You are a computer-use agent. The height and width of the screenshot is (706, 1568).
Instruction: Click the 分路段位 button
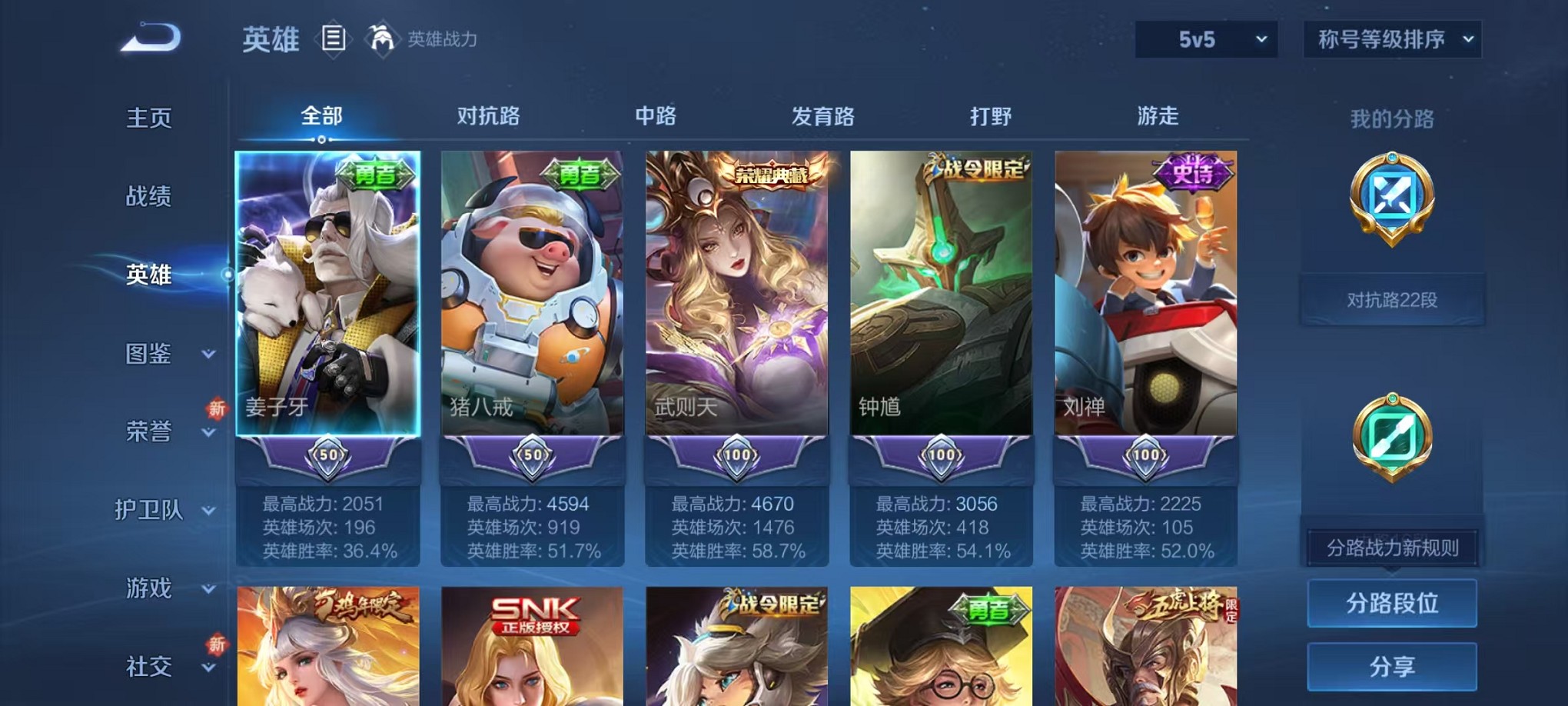[1392, 603]
